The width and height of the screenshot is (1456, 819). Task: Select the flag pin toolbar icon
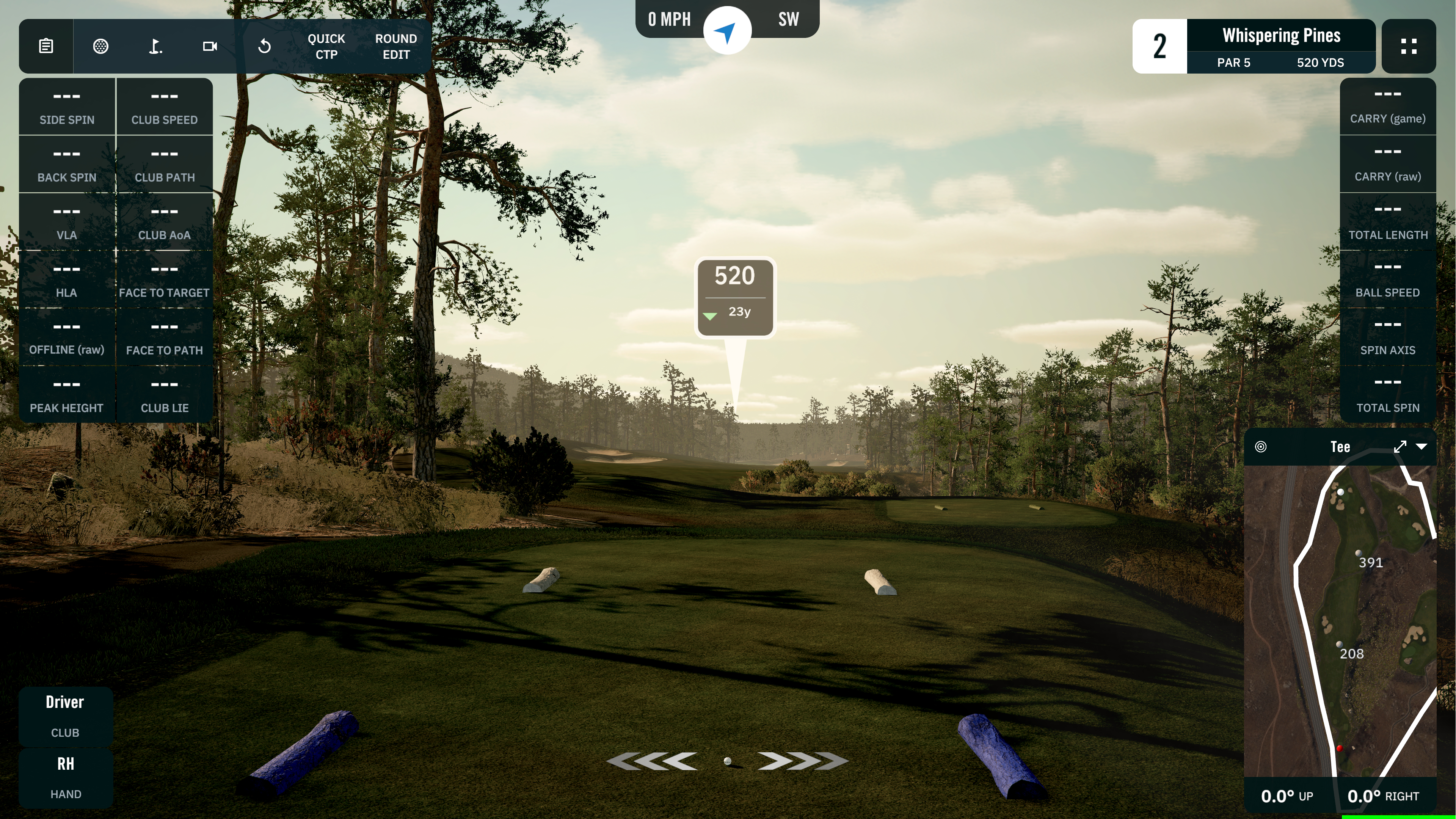(155, 46)
